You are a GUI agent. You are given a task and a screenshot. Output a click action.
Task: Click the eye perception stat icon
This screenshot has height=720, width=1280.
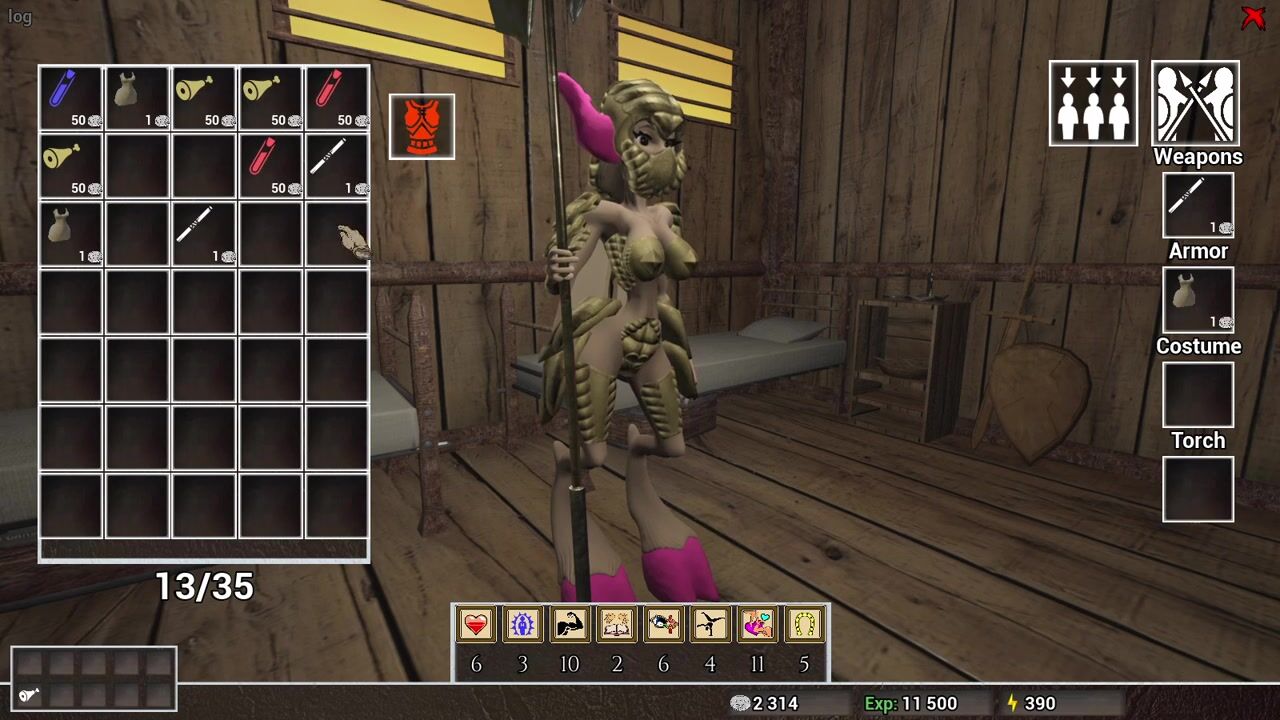[x=664, y=625]
